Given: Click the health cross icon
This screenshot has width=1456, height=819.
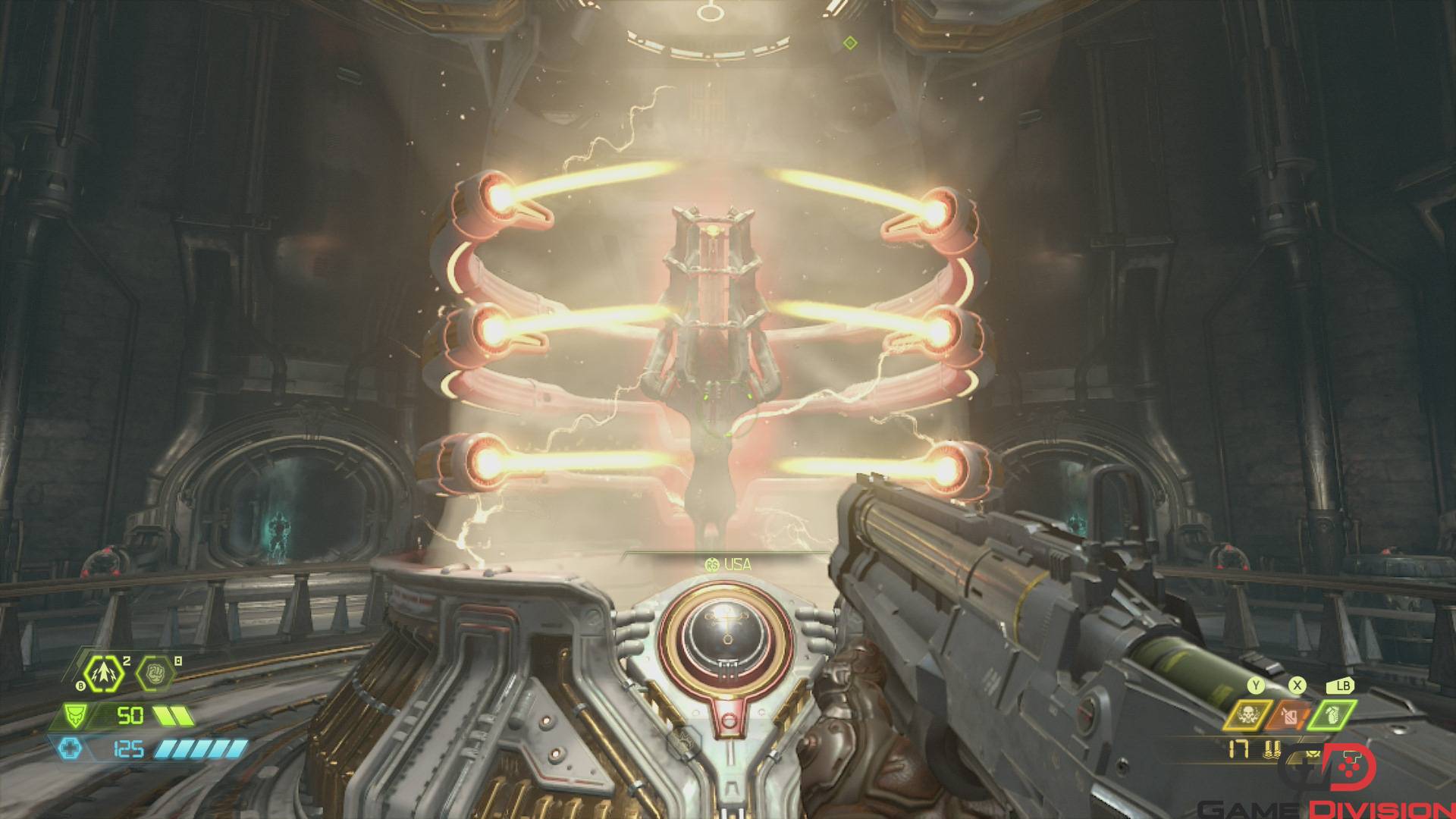Looking at the screenshot, I should (x=71, y=748).
